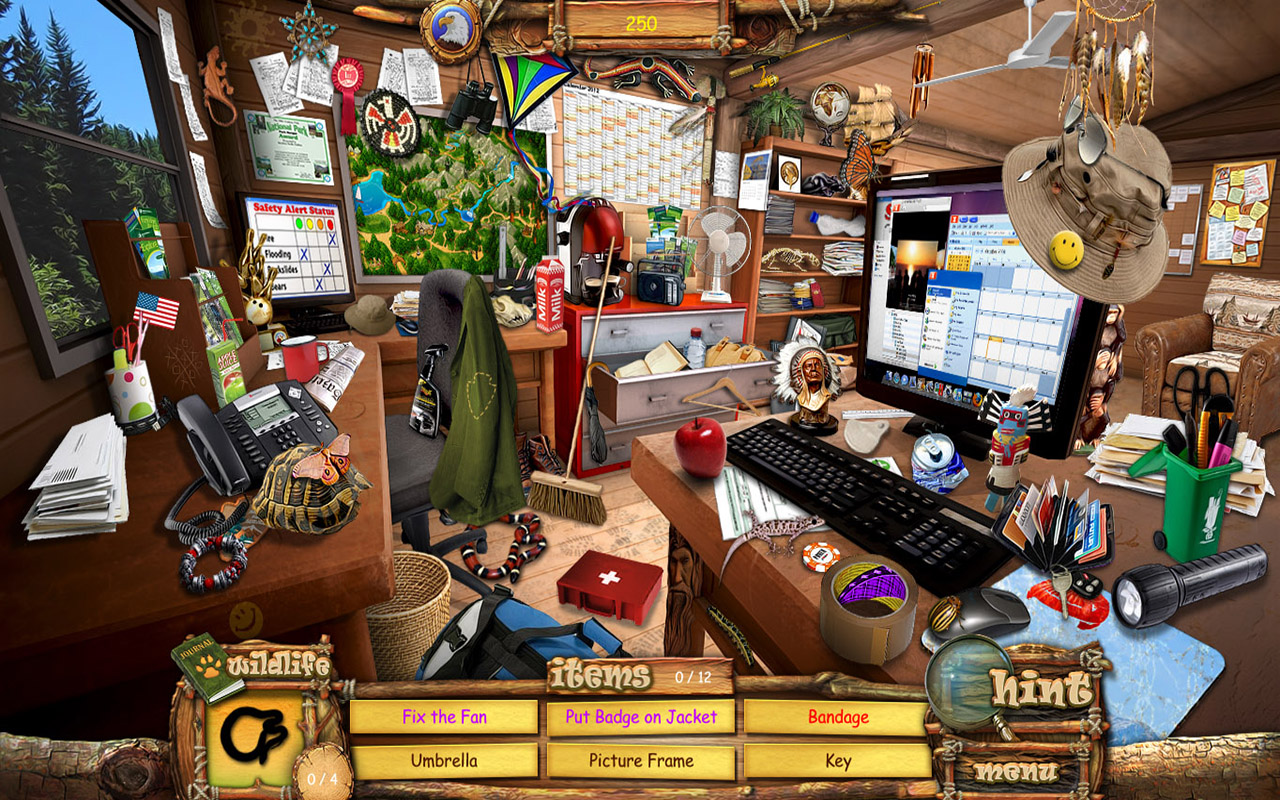Select "Put Badge on Jacket" task
The image size is (1280, 800).
tap(640, 717)
